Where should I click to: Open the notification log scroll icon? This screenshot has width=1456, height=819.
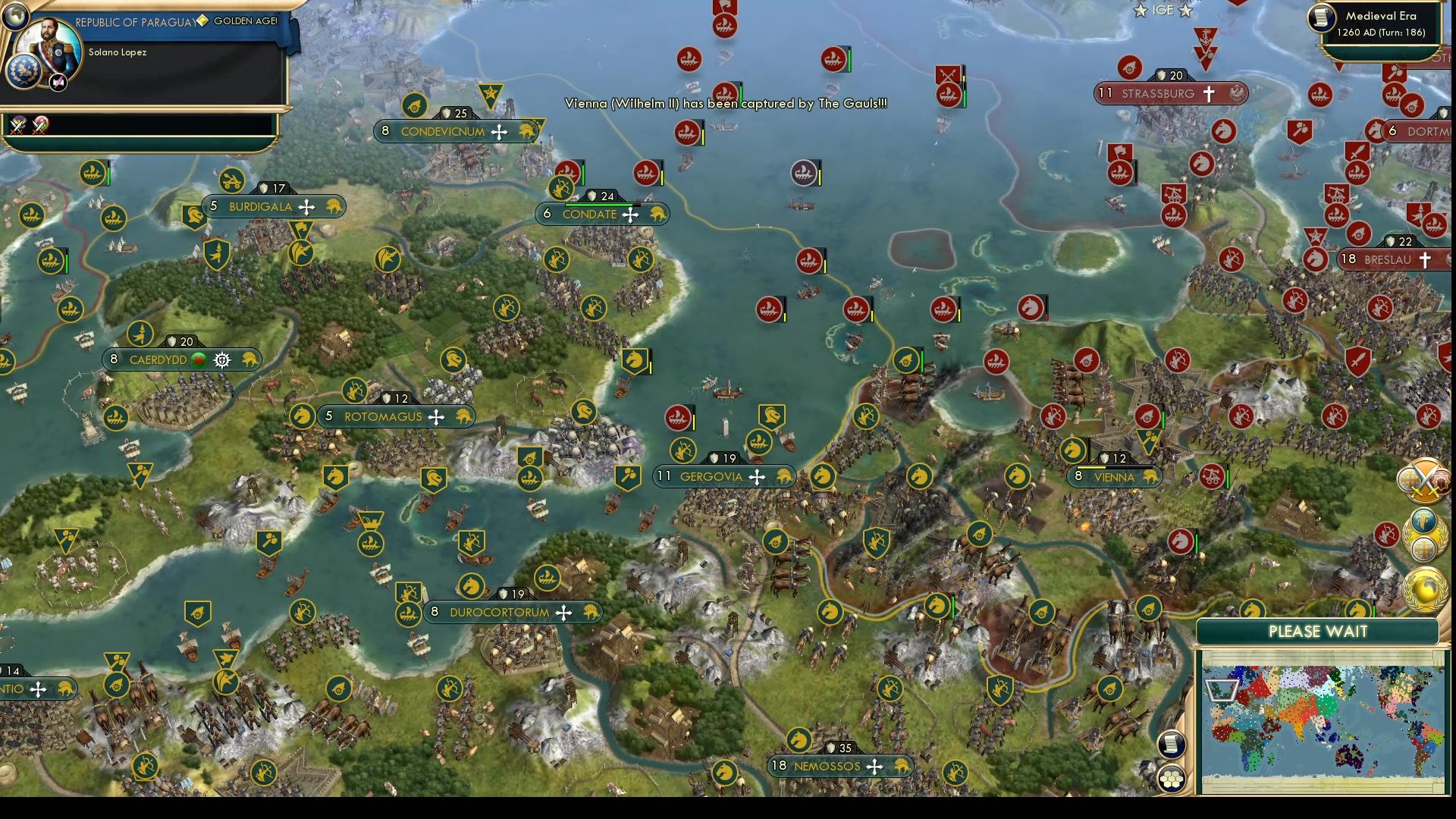pyautogui.click(x=1172, y=745)
